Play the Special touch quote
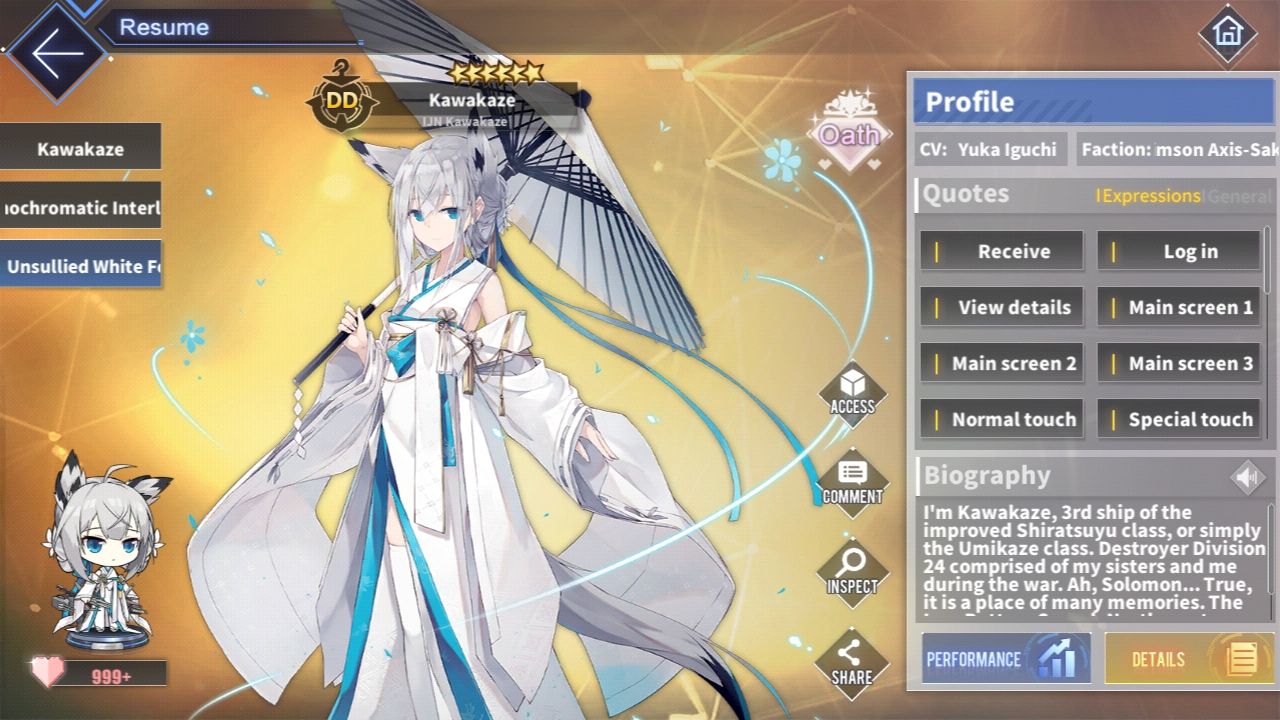This screenshot has height=720, width=1280. tap(1180, 419)
